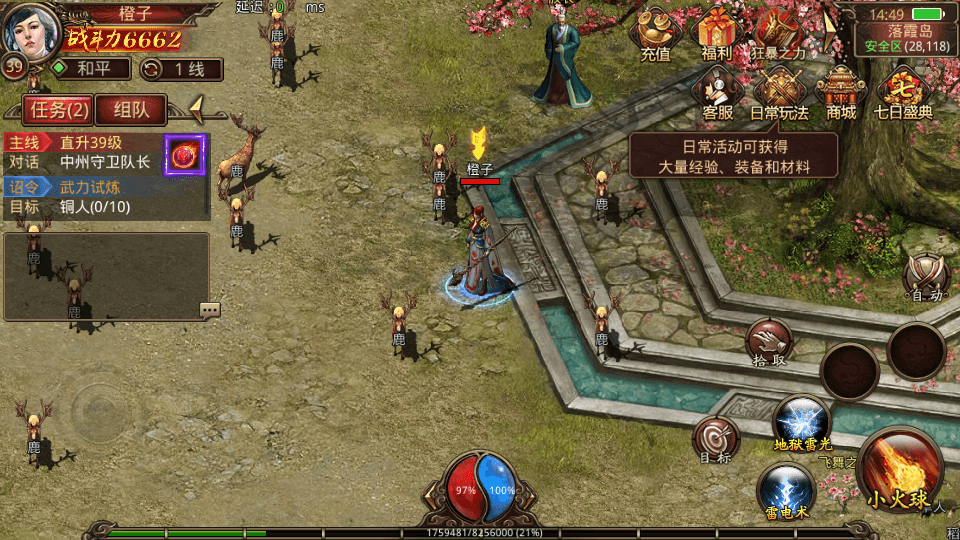960x540 pixels.
Task: Tap the 拾取 pick-up hand button
Action: (770, 343)
